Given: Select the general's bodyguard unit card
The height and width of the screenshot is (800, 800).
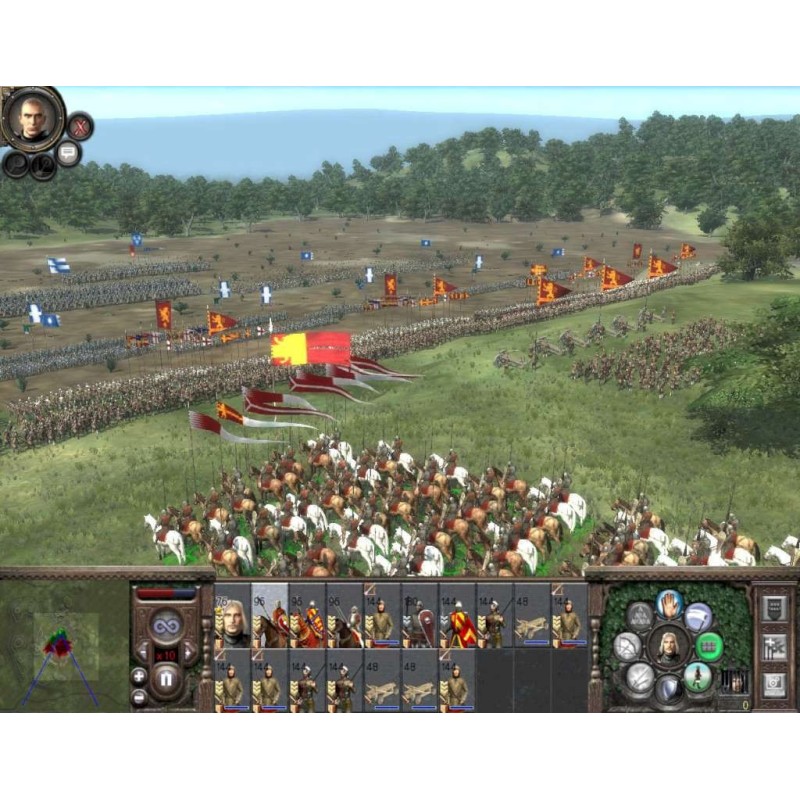Looking at the screenshot, I should click(x=232, y=616).
